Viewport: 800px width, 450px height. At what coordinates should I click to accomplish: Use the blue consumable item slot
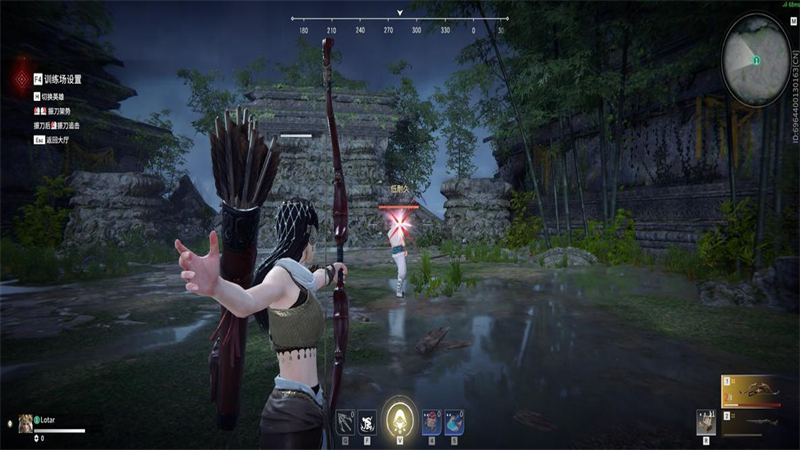[454, 421]
